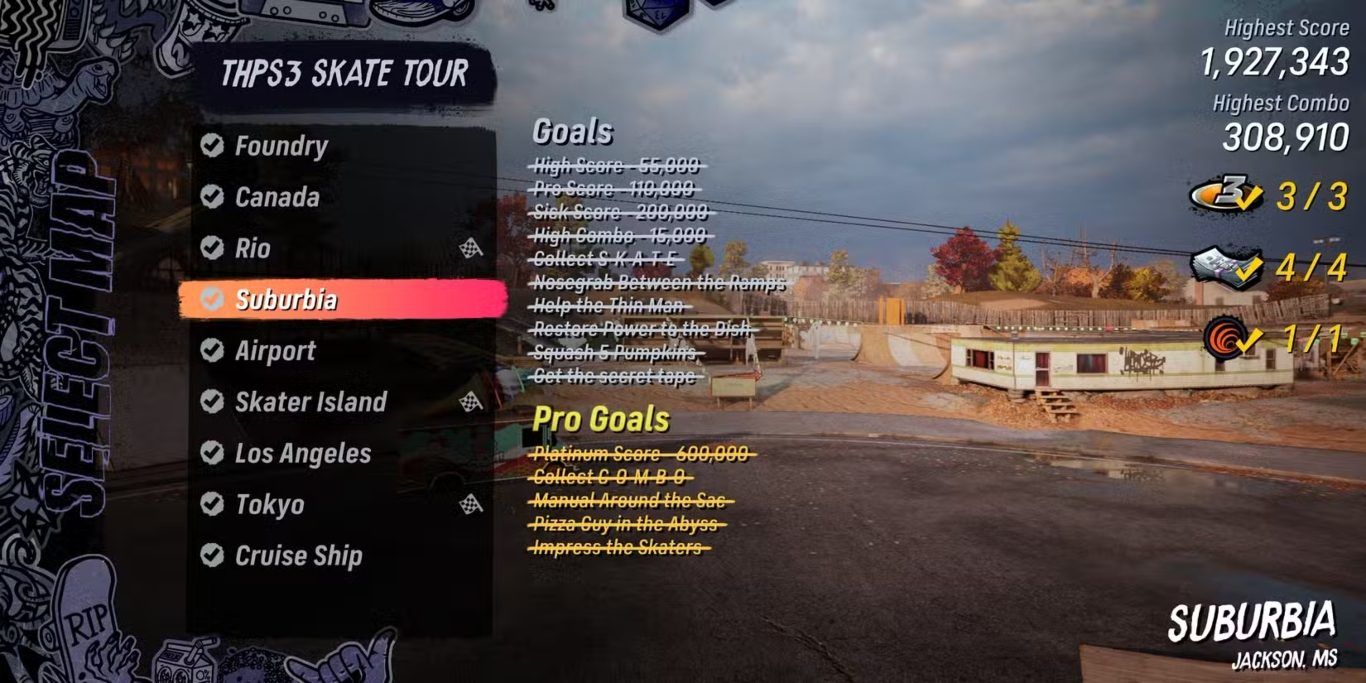Screen dimensions: 1366x683
Task: Select the Los Angeles map
Action: (x=302, y=453)
